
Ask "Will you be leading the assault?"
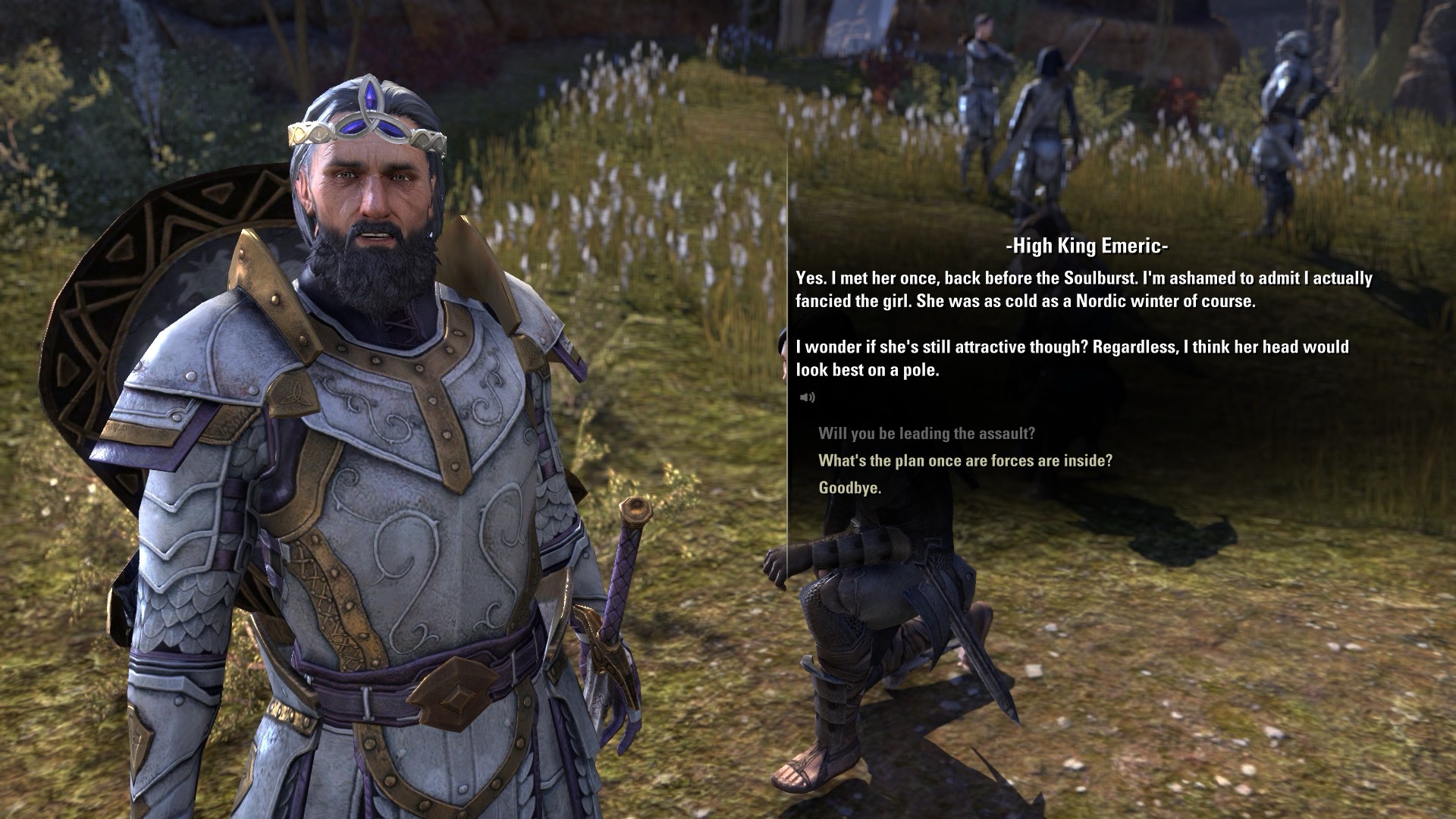(x=926, y=434)
